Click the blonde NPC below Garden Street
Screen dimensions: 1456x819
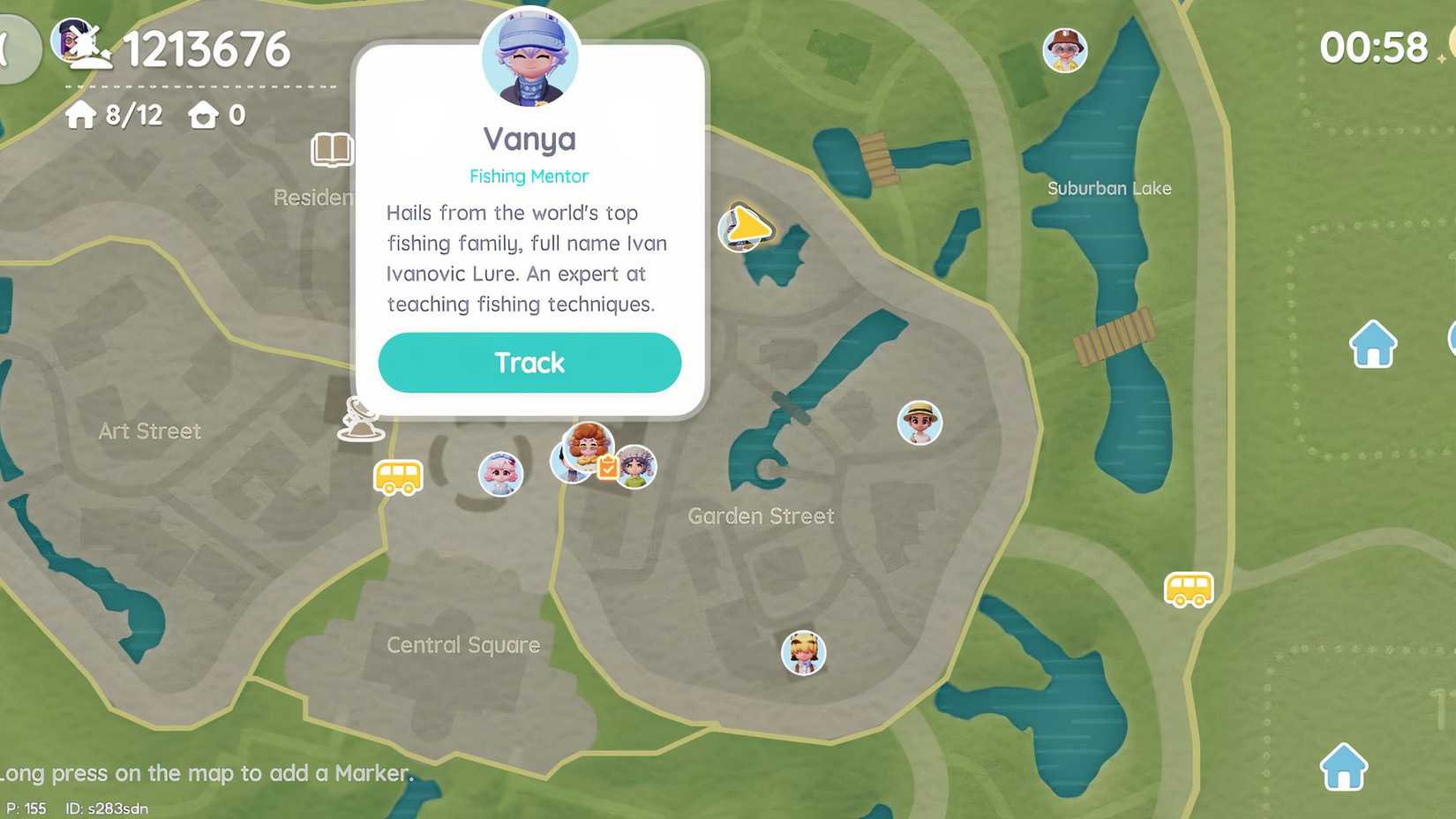[804, 652]
